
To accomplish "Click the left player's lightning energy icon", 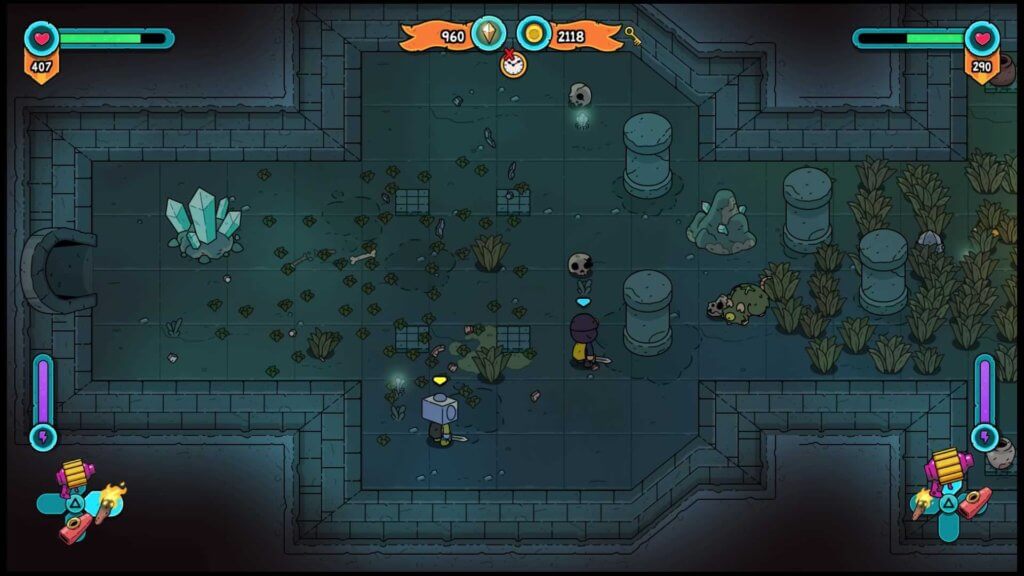I will pyautogui.click(x=43, y=436).
